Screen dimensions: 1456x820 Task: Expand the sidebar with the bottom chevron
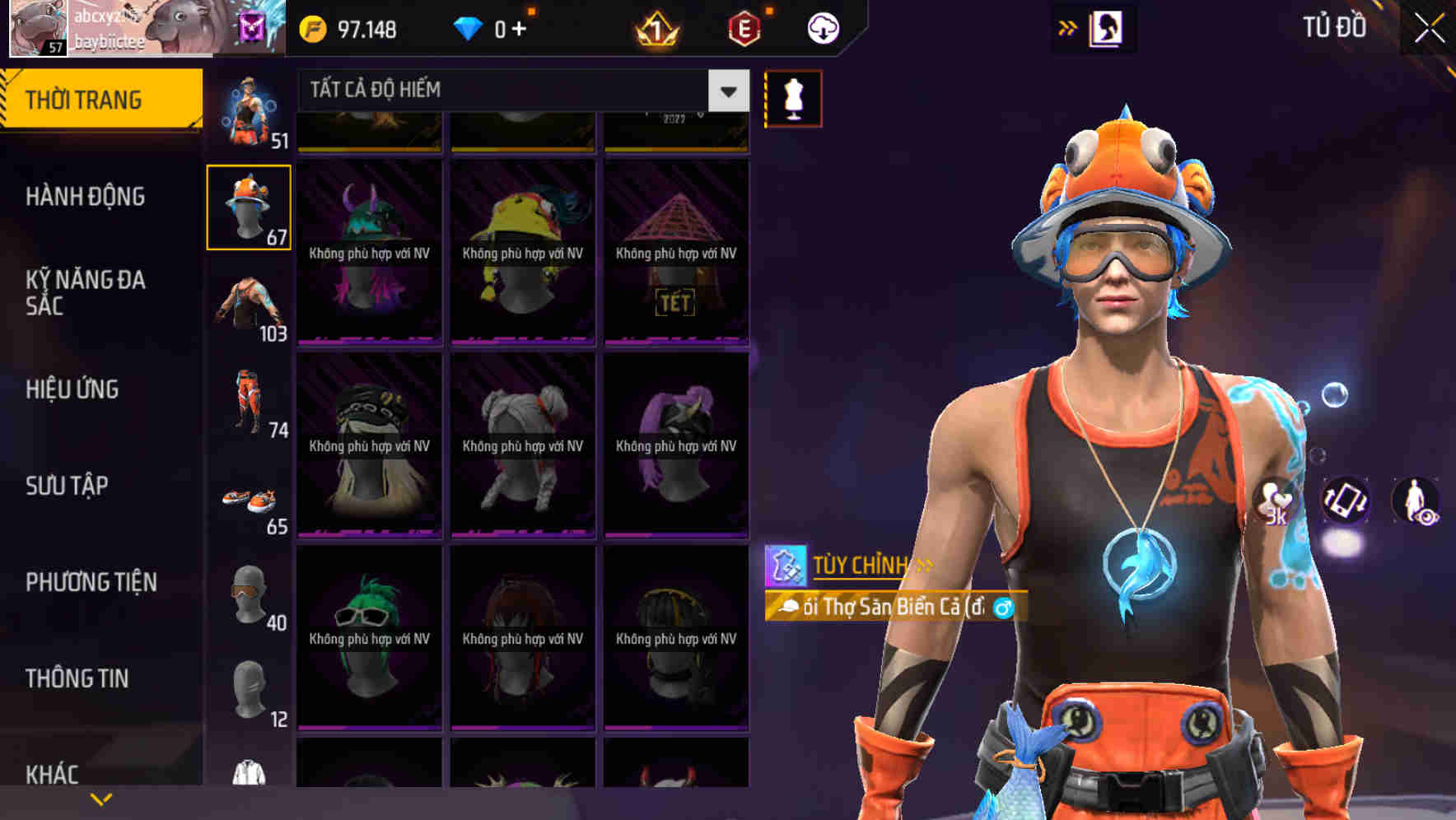tap(100, 797)
